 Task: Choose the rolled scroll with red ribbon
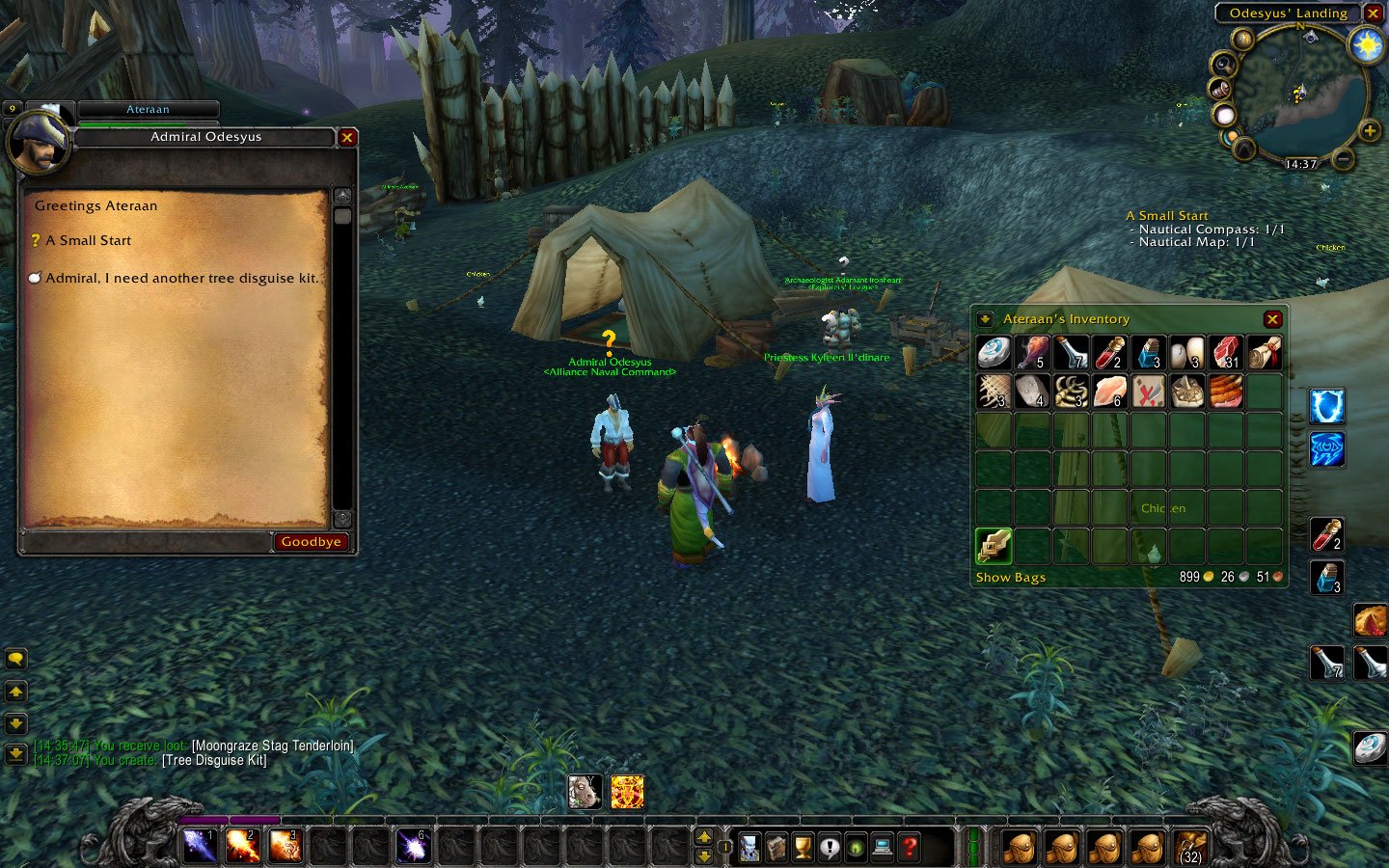1264,353
